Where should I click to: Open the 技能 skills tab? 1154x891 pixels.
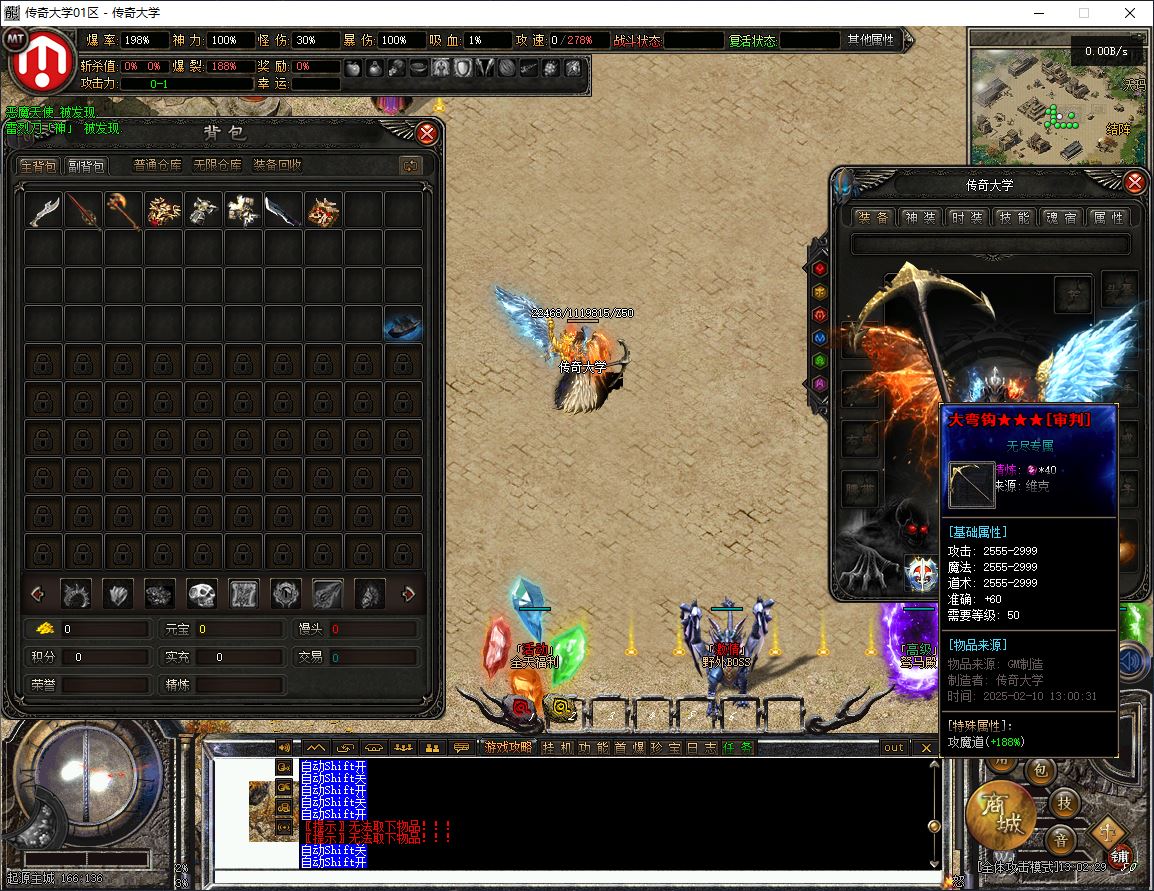[x=1013, y=217]
